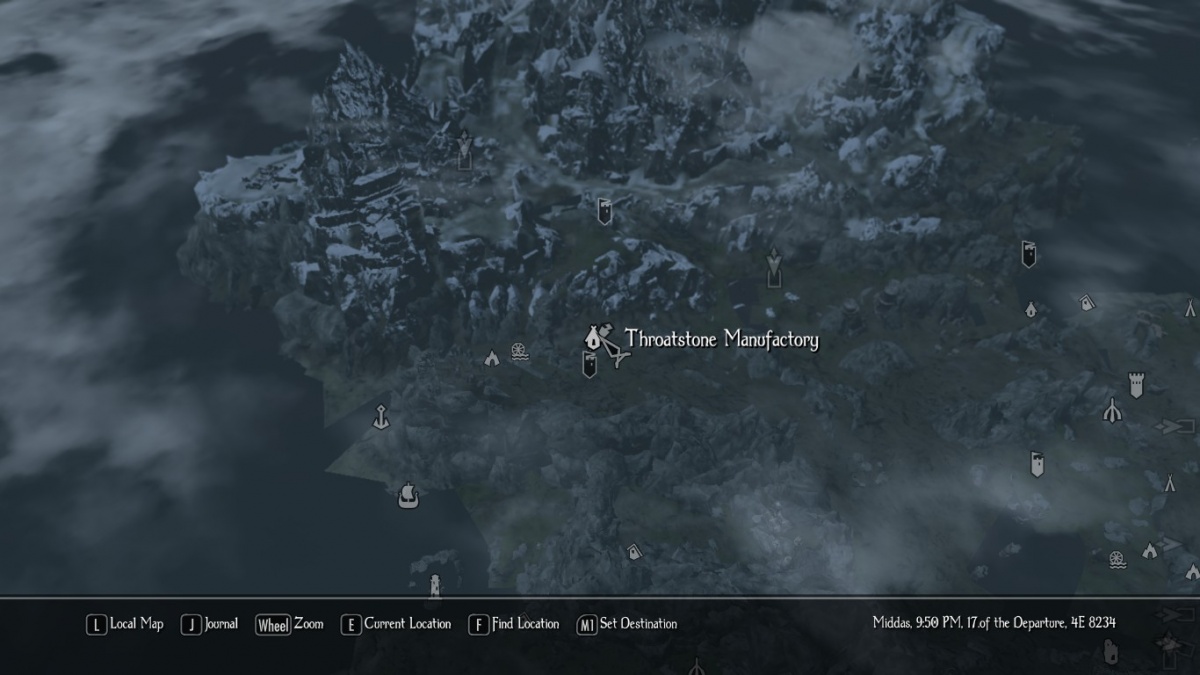Center map on Current Location

click(x=396, y=624)
